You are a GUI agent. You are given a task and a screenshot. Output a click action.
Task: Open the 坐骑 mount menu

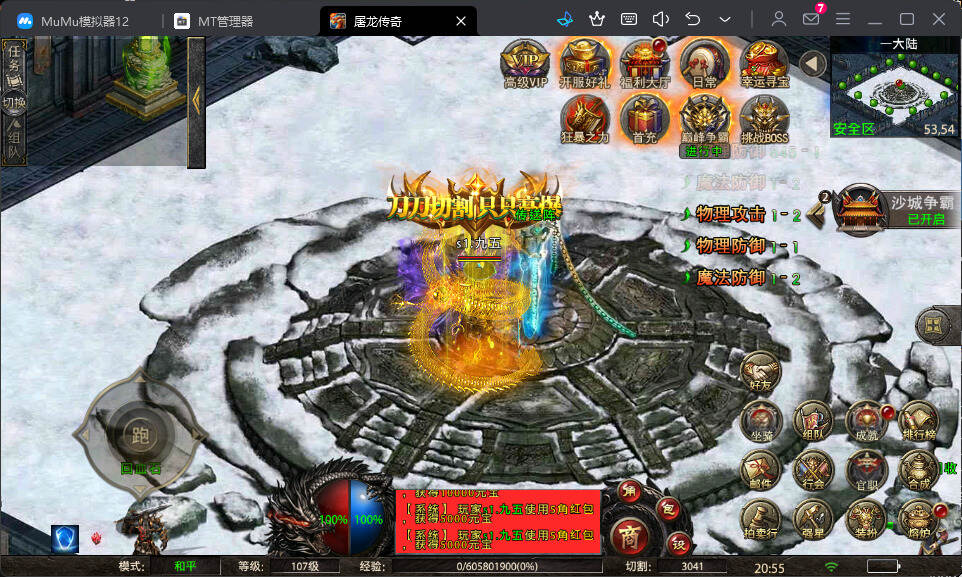tap(761, 422)
